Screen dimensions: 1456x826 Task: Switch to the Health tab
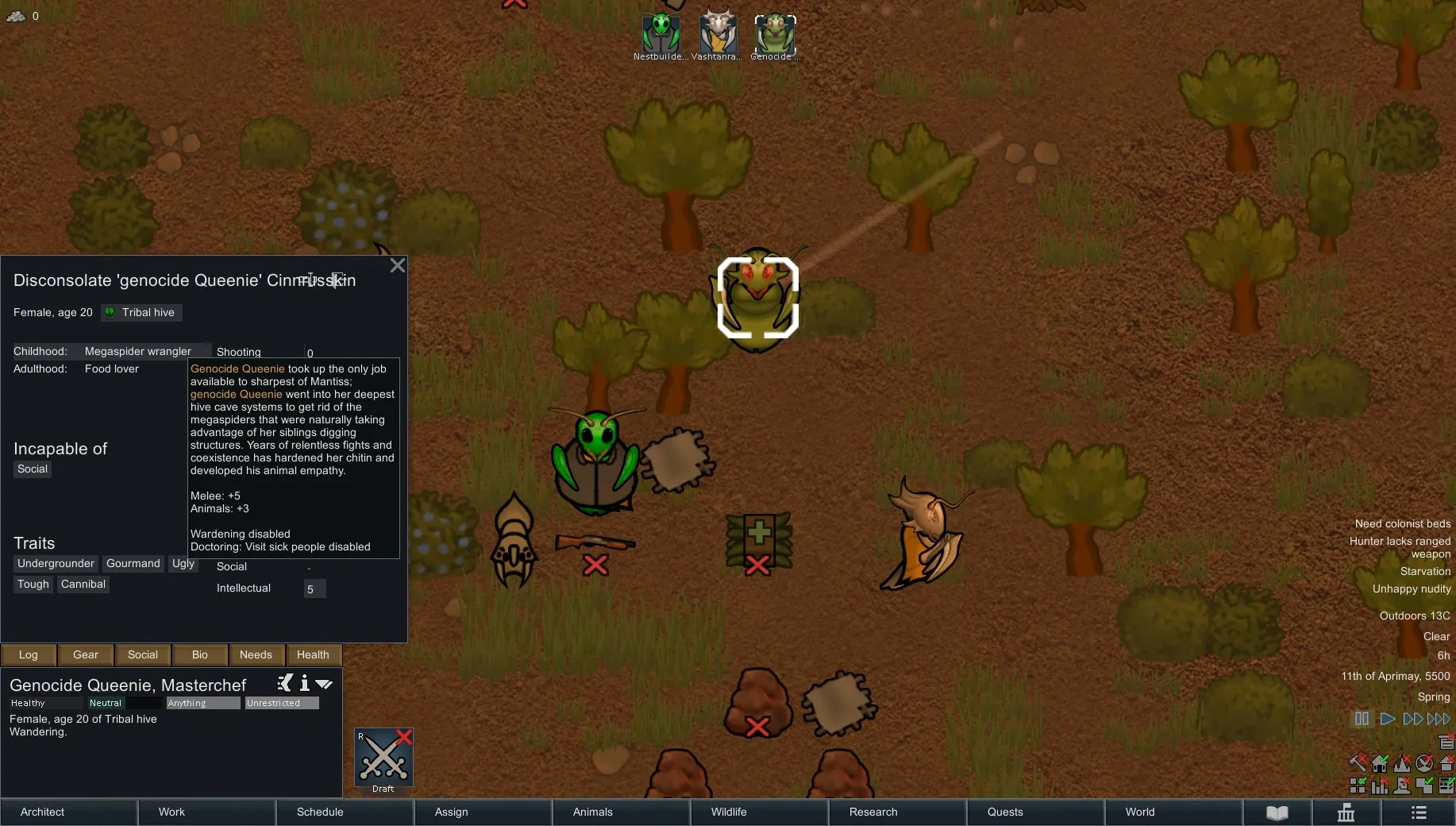pos(313,654)
